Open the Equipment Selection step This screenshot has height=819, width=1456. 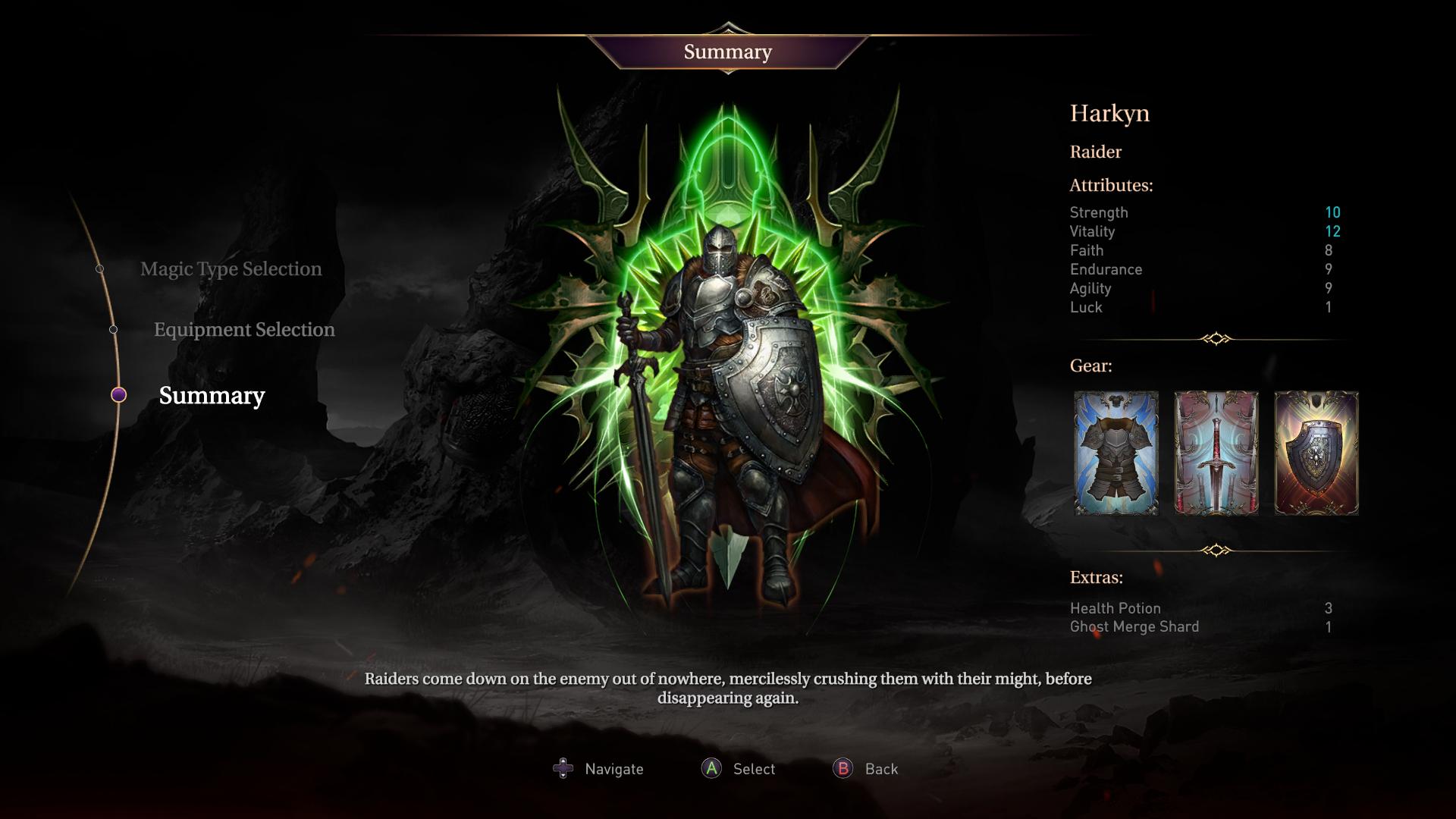point(244,330)
